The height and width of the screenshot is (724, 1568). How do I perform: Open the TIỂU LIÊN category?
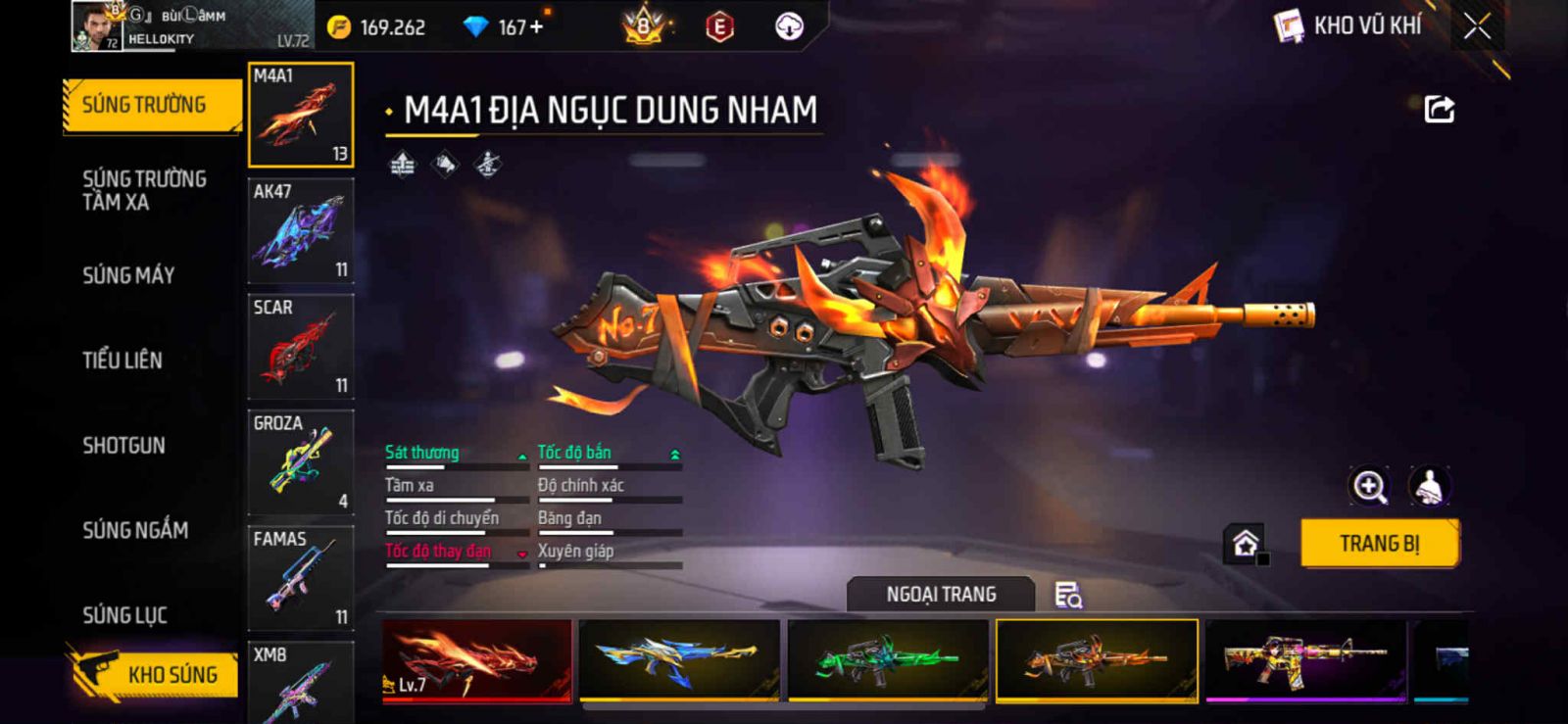coord(122,361)
